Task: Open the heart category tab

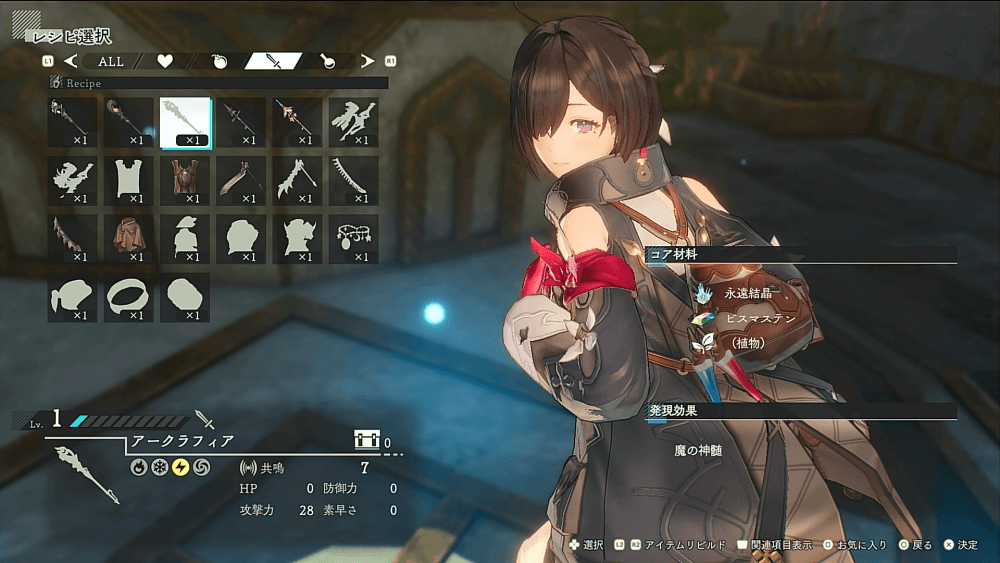Action: tap(165, 62)
